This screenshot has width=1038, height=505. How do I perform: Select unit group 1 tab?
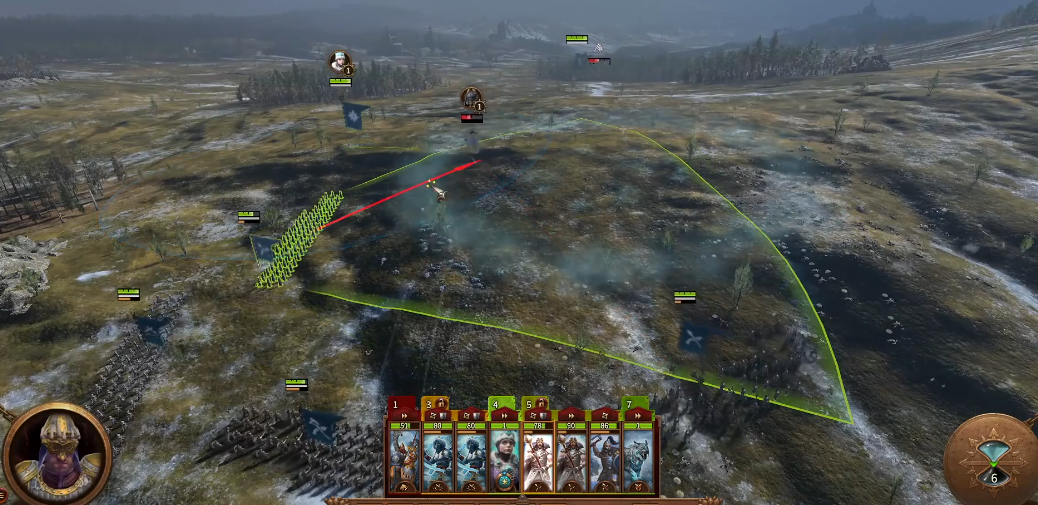(397, 404)
